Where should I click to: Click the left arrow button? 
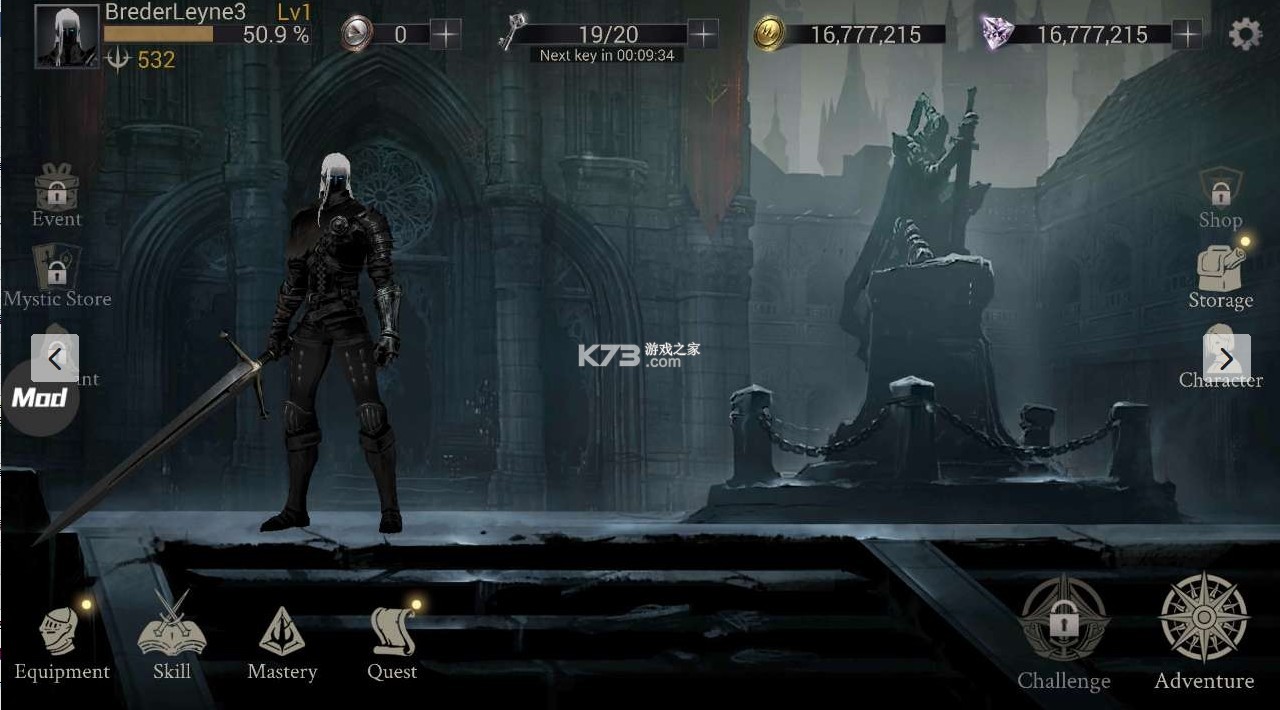tap(55, 358)
